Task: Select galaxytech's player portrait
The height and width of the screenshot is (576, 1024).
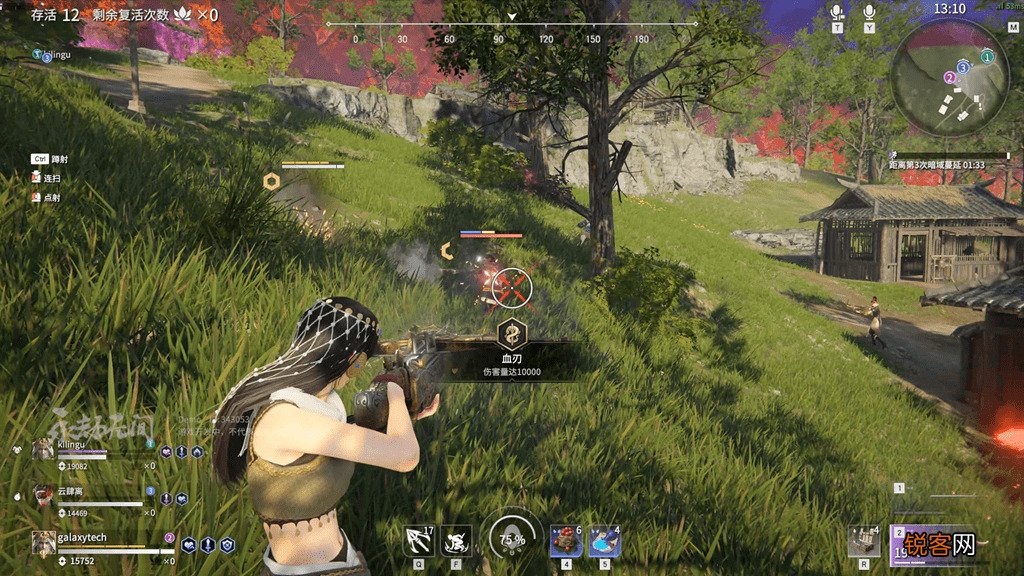Action: point(43,543)
